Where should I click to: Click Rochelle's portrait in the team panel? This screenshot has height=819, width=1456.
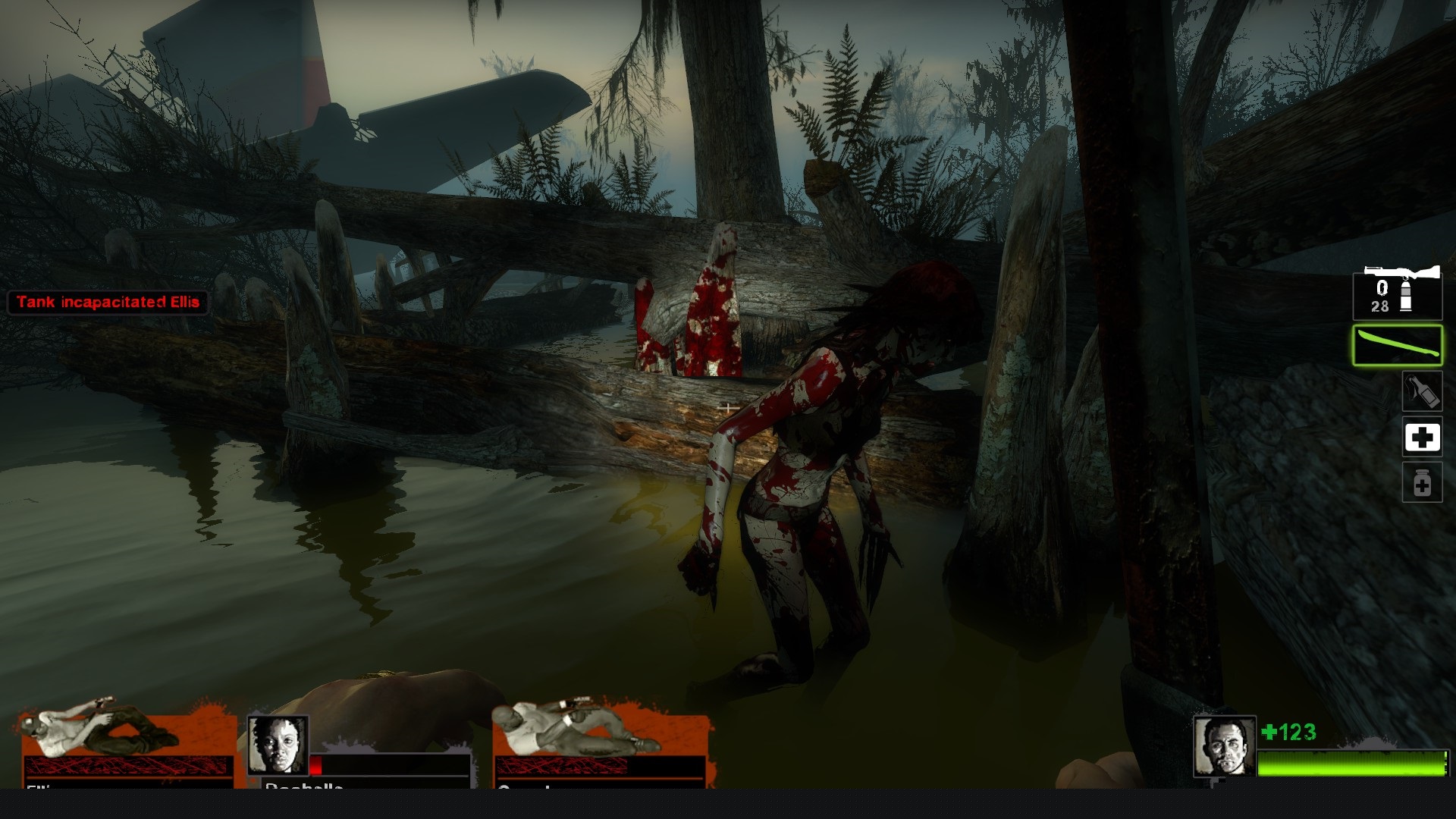point(278,745)
